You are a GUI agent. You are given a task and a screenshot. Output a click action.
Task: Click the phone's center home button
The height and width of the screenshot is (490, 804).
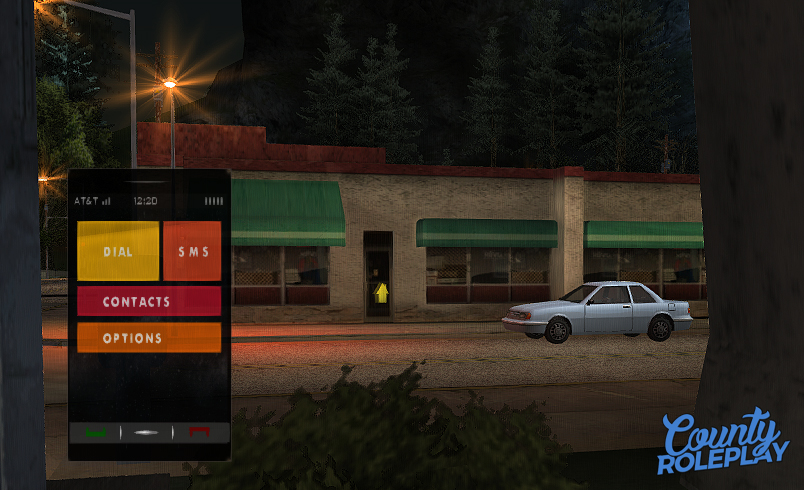[148, 433]
